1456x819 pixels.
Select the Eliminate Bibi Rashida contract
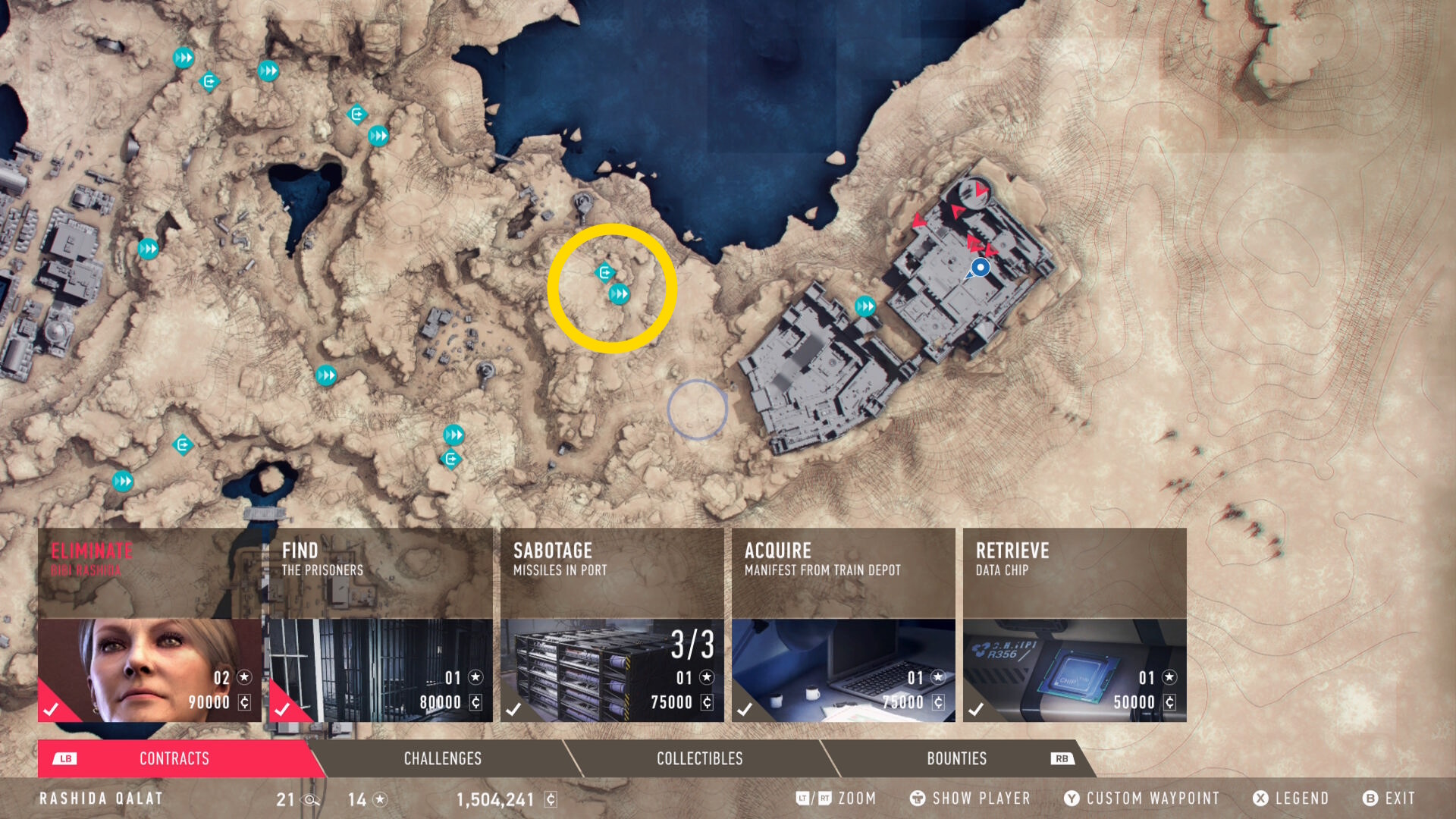pyautogui.click(x=149, y=625)
